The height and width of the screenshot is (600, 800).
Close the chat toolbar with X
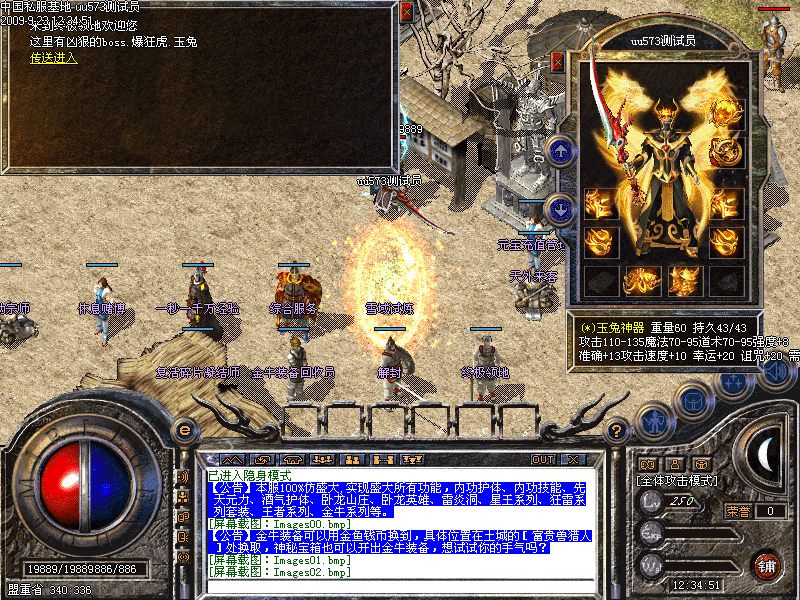point(572,459)
